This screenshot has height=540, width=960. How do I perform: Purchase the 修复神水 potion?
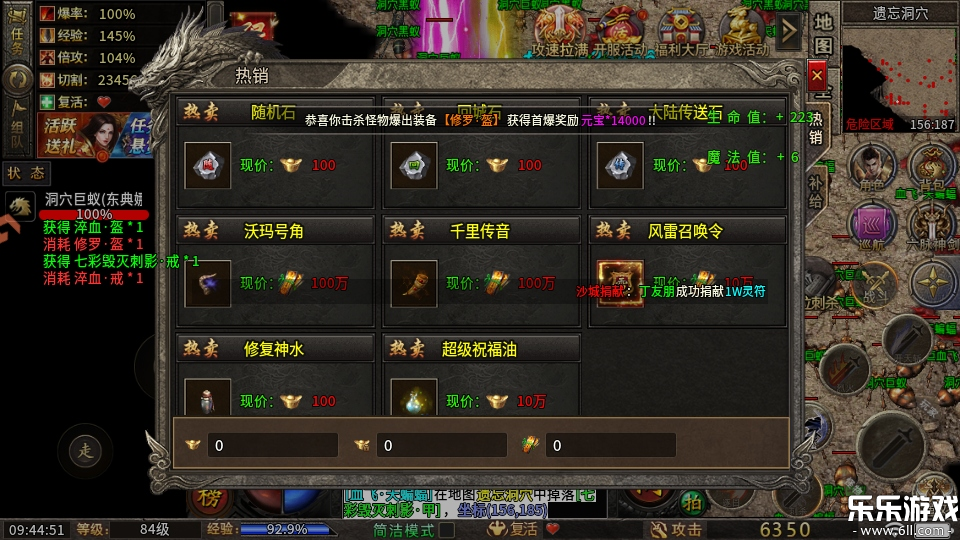pos(208,400)
